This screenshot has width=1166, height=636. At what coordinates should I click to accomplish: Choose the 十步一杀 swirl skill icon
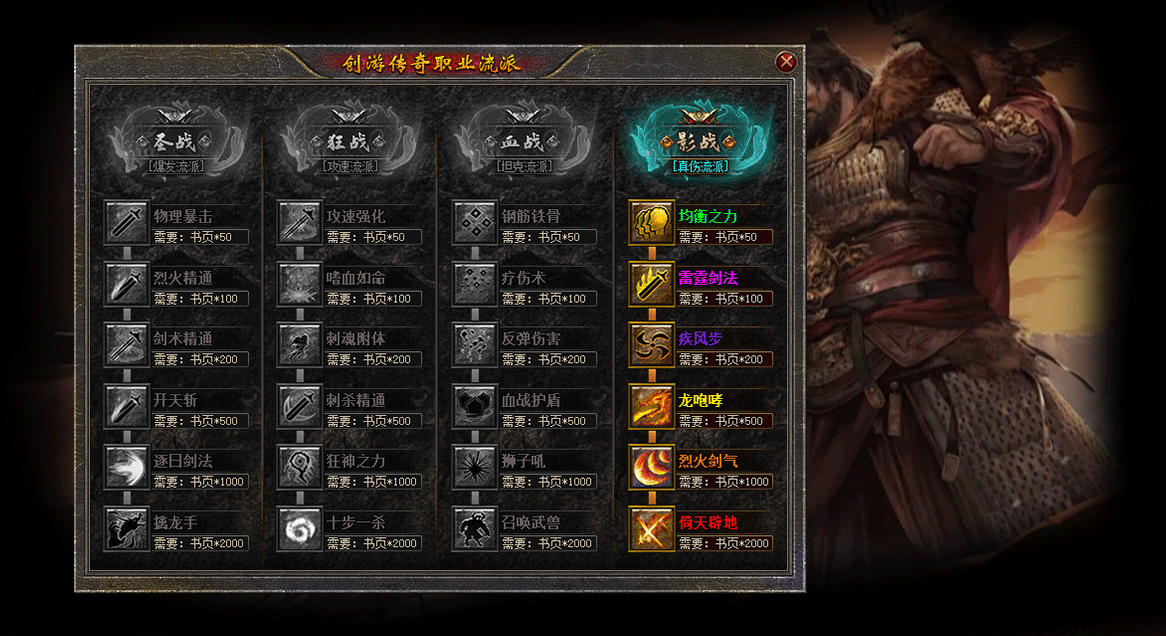[300, 528]
